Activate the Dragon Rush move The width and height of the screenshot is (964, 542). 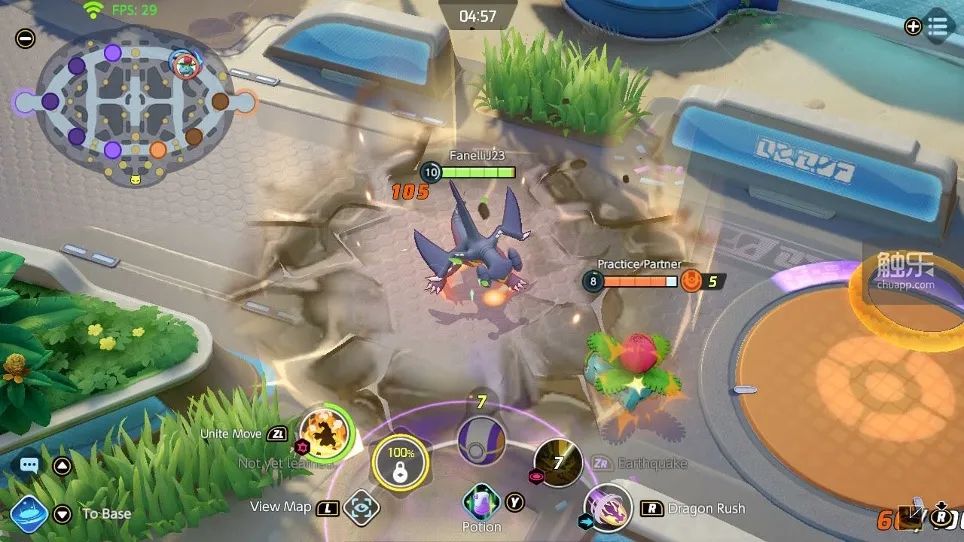607,507
